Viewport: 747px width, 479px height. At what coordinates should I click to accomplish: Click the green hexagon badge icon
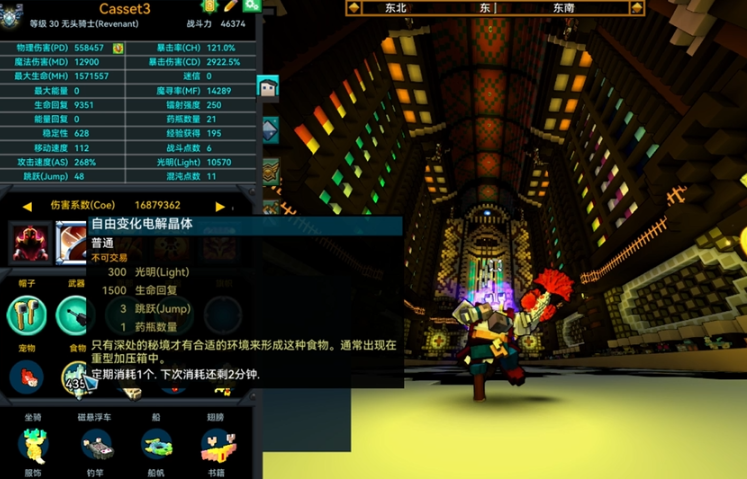211,6
